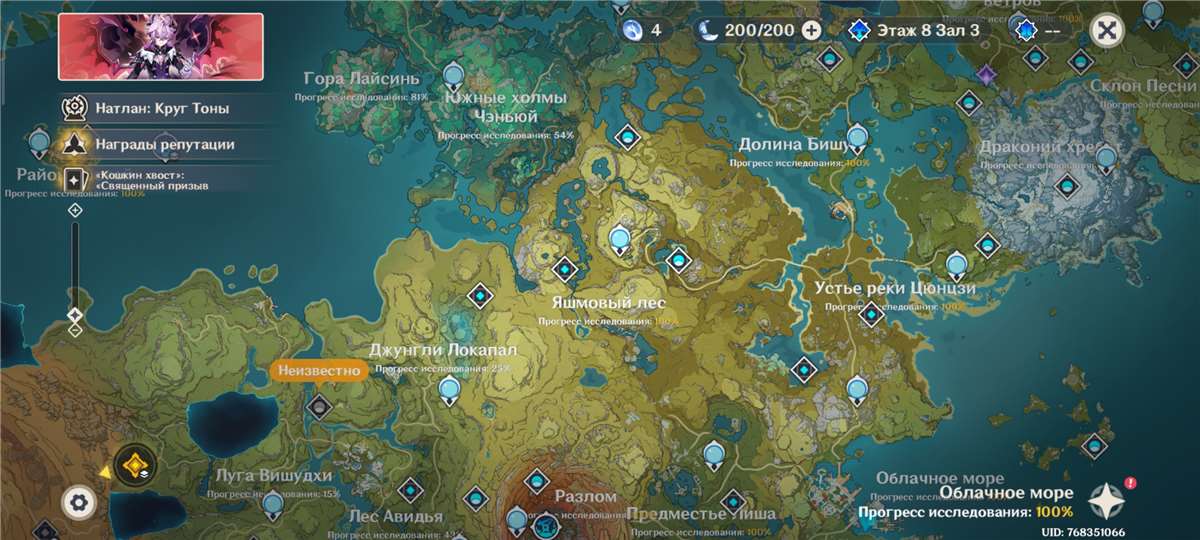
Task: Select the «Этаж 8 Зал 3» abyss indicator
Action: [917, 30]
